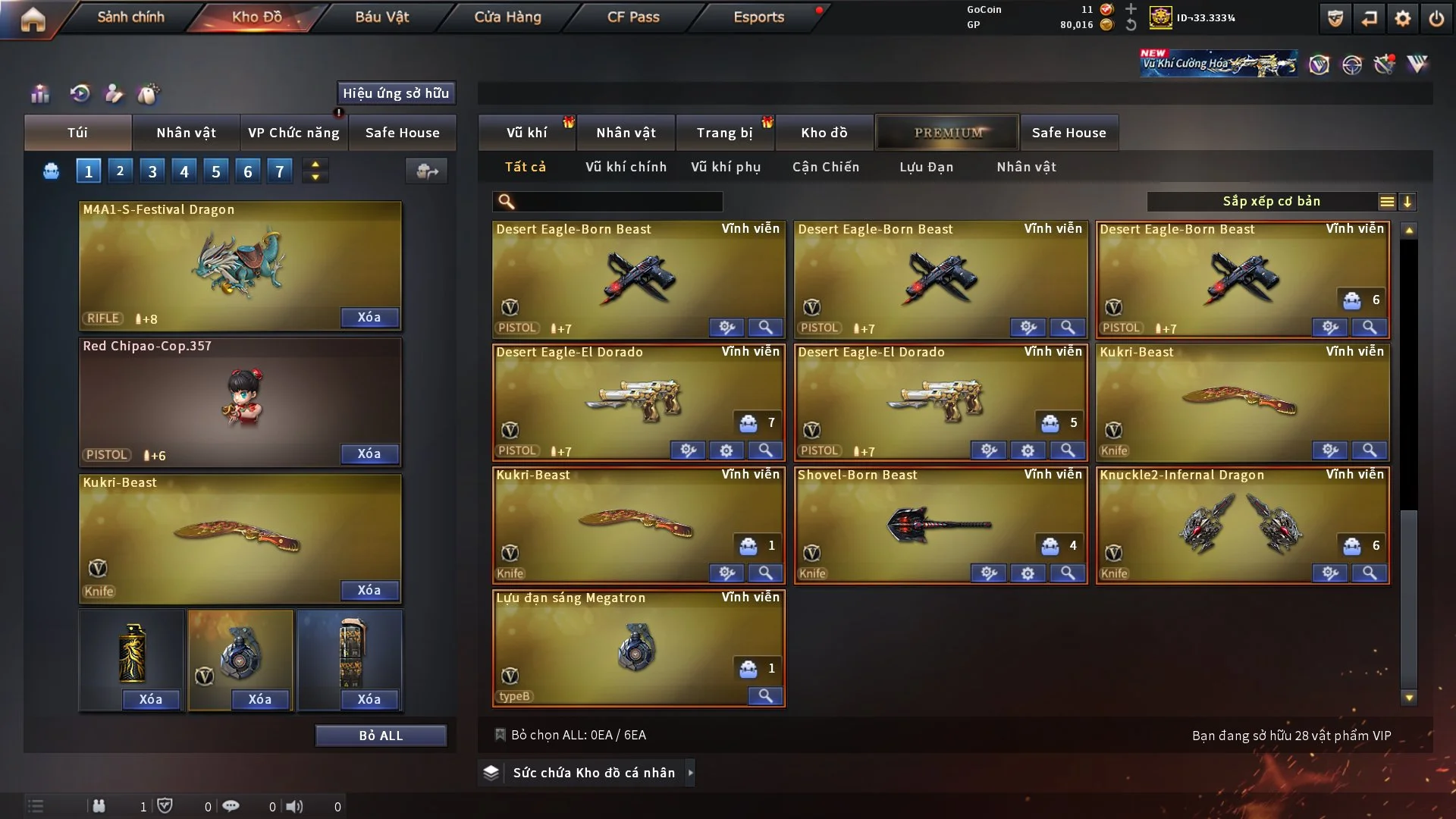Open the Sắp xếp cơ bản sort dropdown
This screenshot has height=819, width=1456.
coord(1271,202)
